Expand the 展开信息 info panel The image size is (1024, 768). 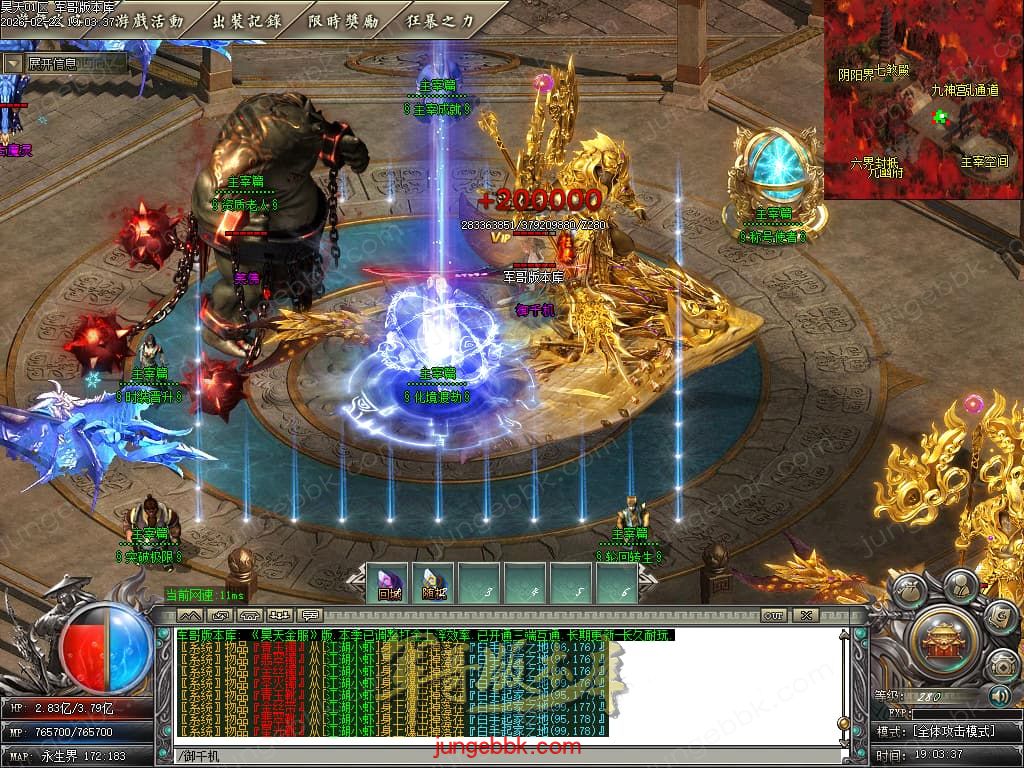tap(62, 63)
